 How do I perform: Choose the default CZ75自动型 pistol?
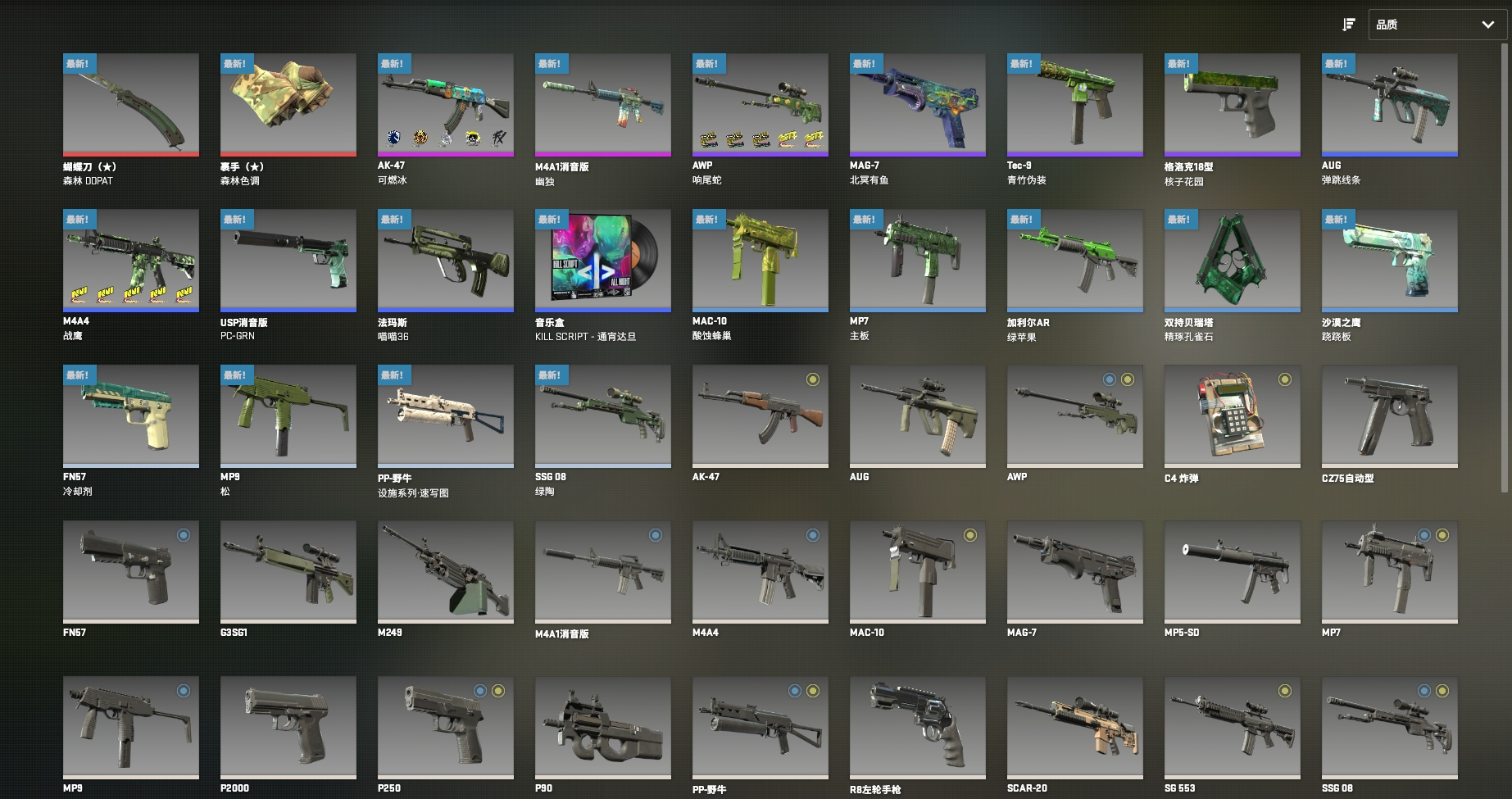point(1390,415)
